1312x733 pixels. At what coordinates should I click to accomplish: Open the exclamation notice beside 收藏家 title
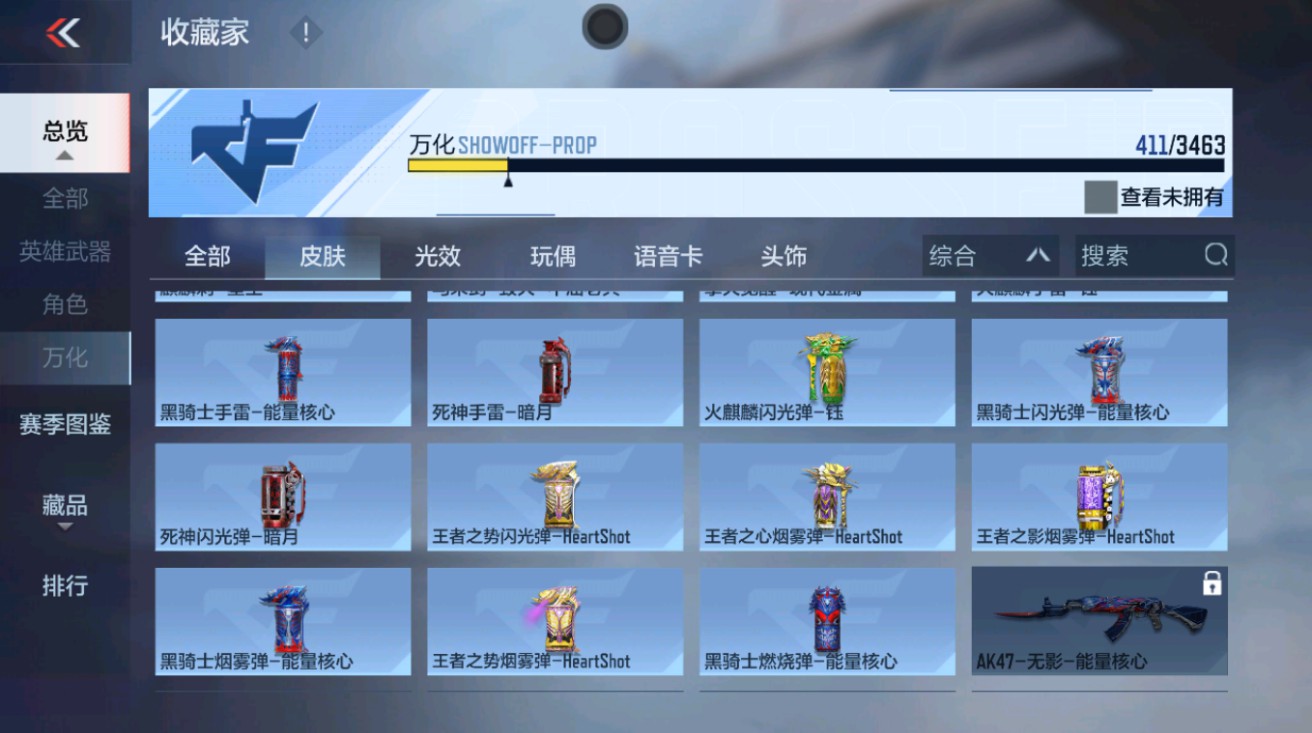(304, 31)
